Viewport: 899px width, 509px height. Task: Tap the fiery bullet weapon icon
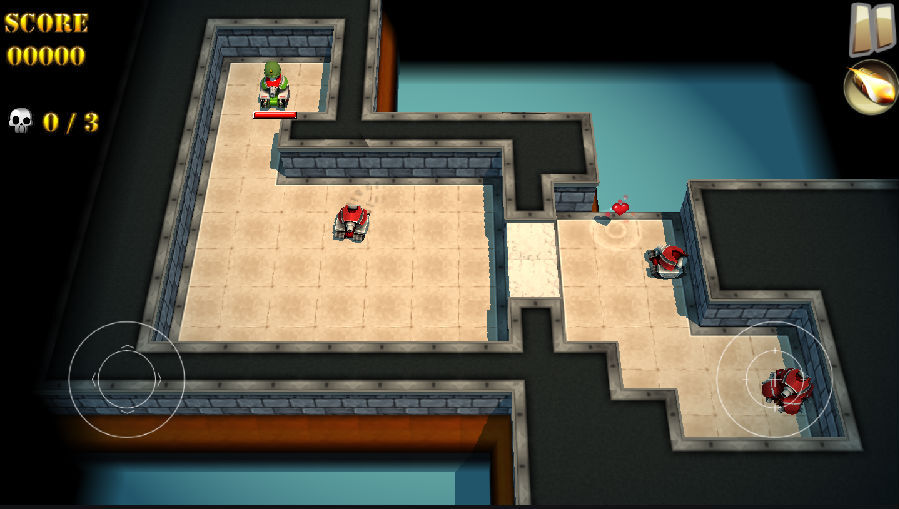870,88
